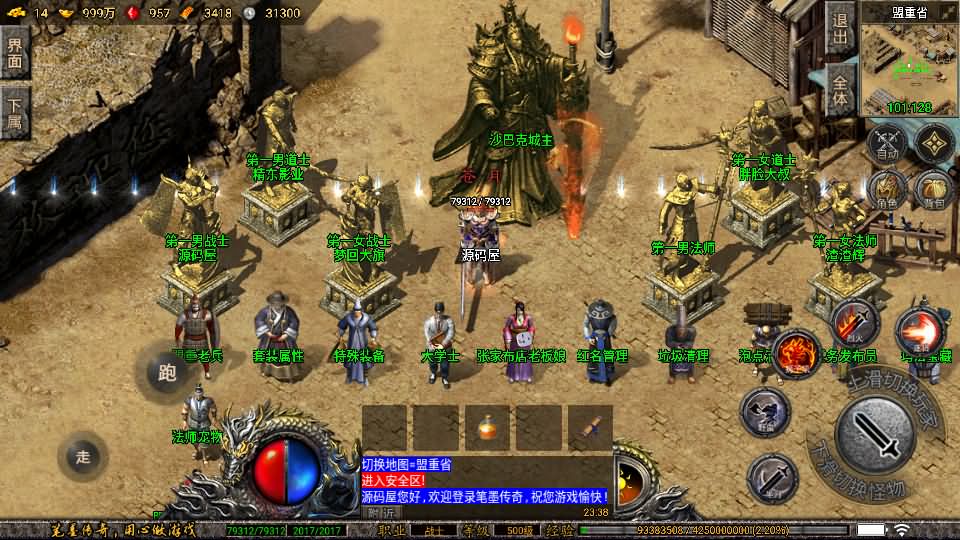Use the scroll in quick slot
960x540 pixels.
[x=590, y=428]
